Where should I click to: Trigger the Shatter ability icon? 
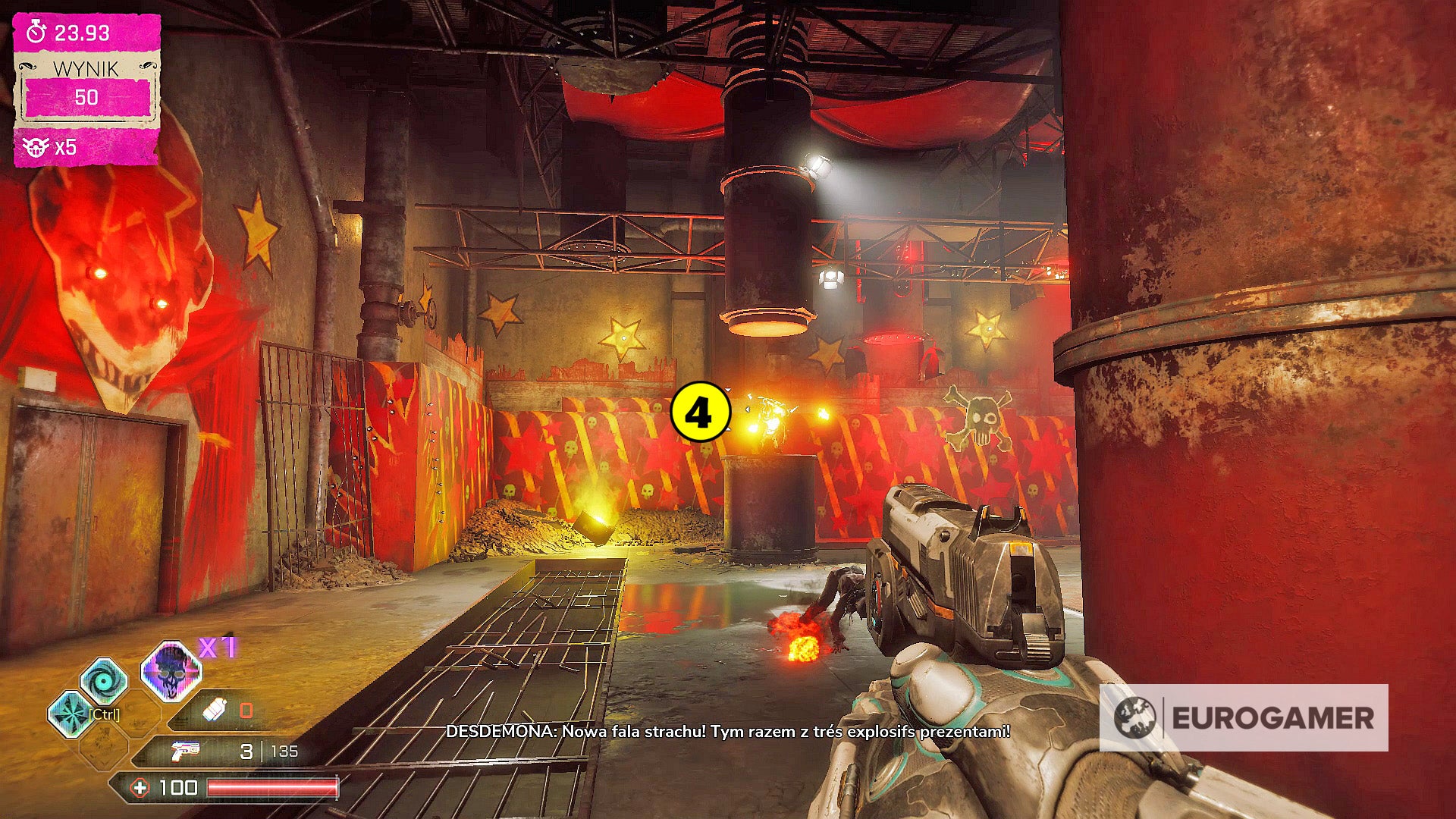click(x=70, y=714)
